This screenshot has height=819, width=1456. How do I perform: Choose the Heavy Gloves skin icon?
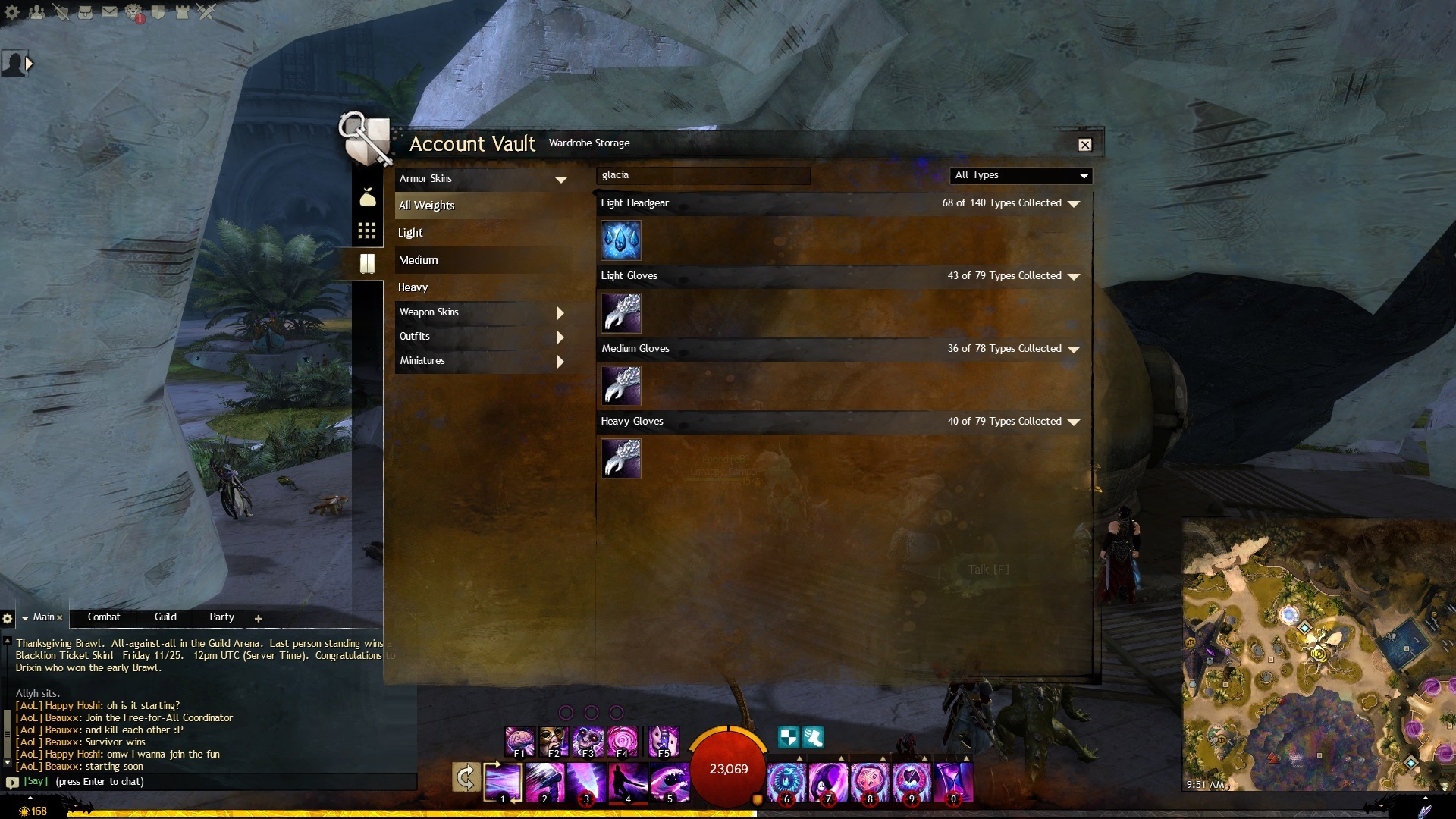coord(621,459)
